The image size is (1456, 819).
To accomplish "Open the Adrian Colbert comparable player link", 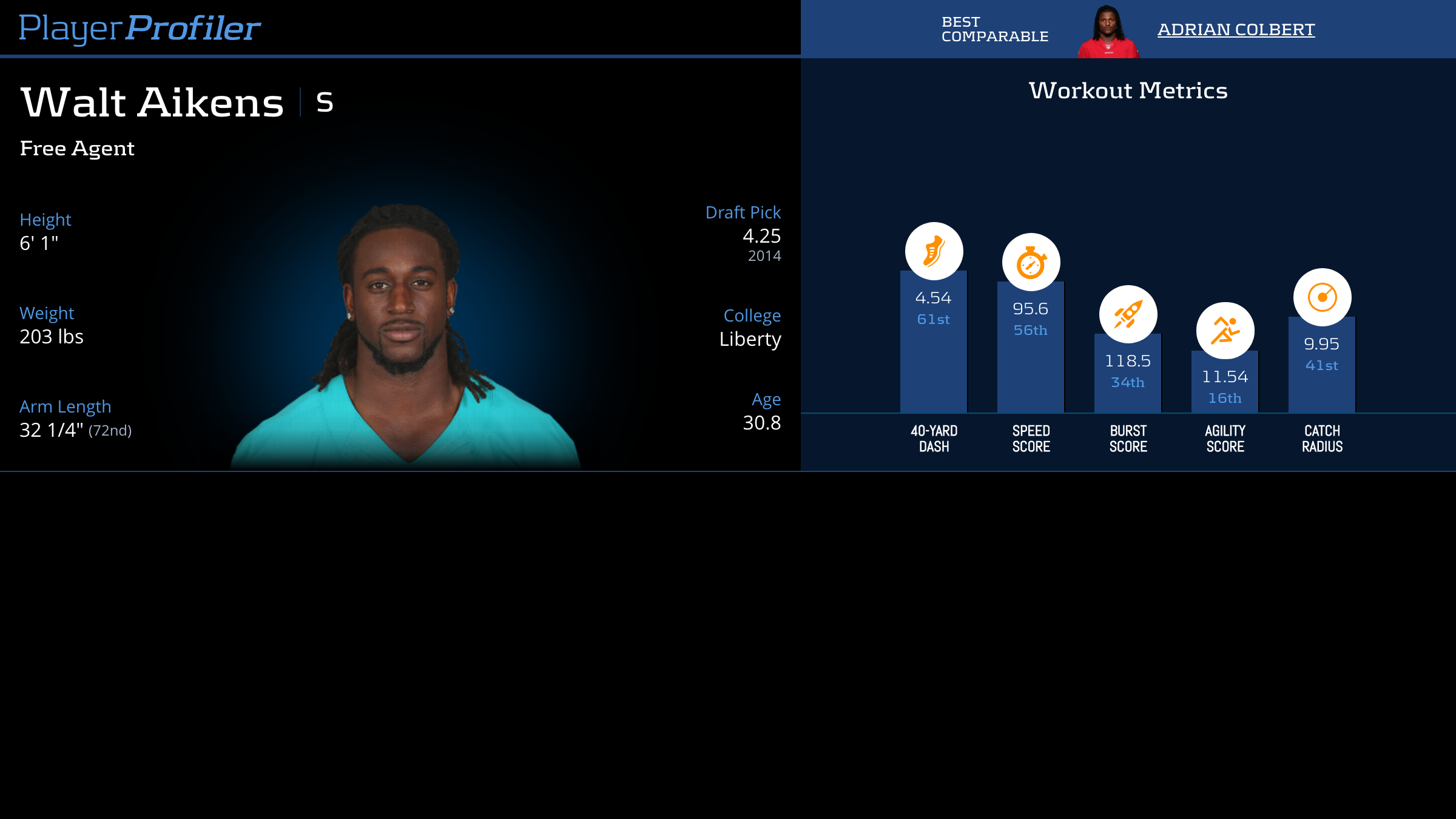I will point(1236,29).
